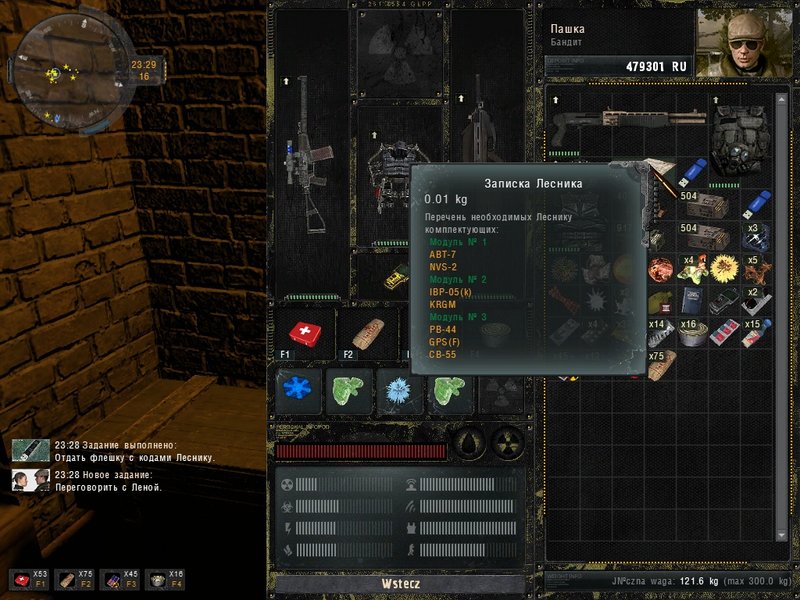Image resolution: width=800 pixels, height=600 pixels.
Task: Select the armored suit with gas mask
Action: tap(739, 142)
